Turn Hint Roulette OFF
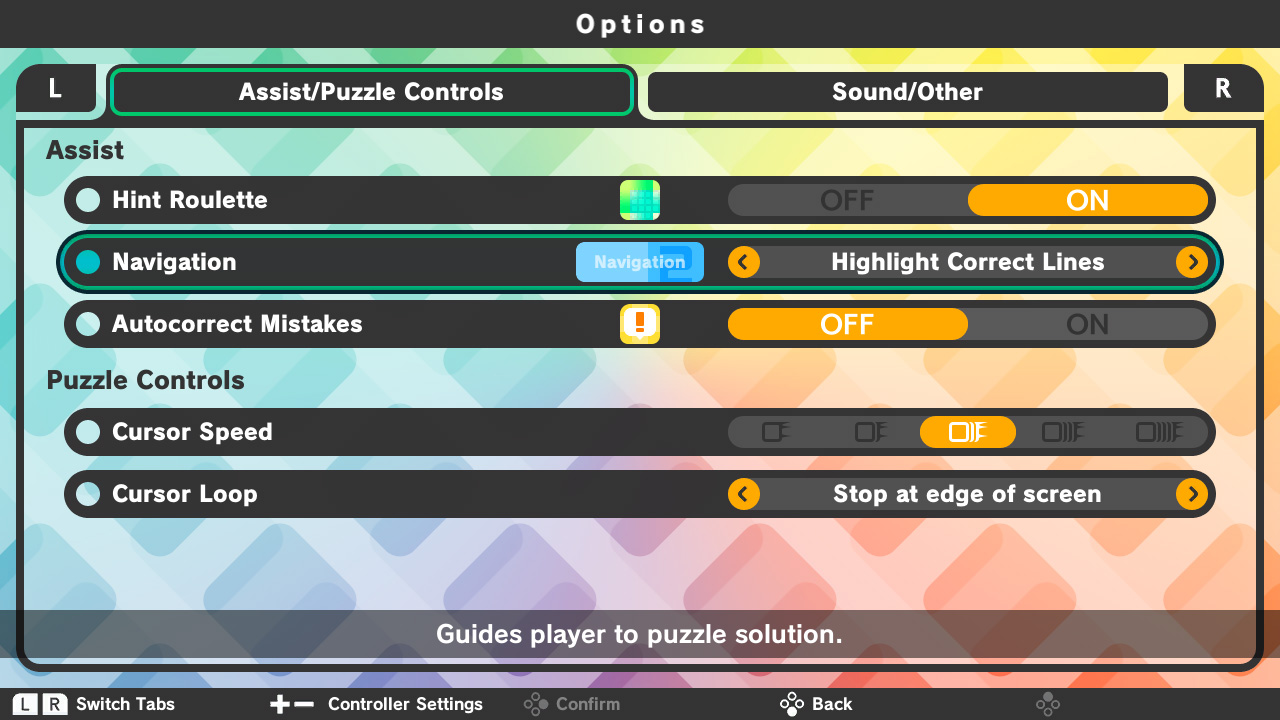This screenshot has width=1280, height=720. tap(847, 200)
